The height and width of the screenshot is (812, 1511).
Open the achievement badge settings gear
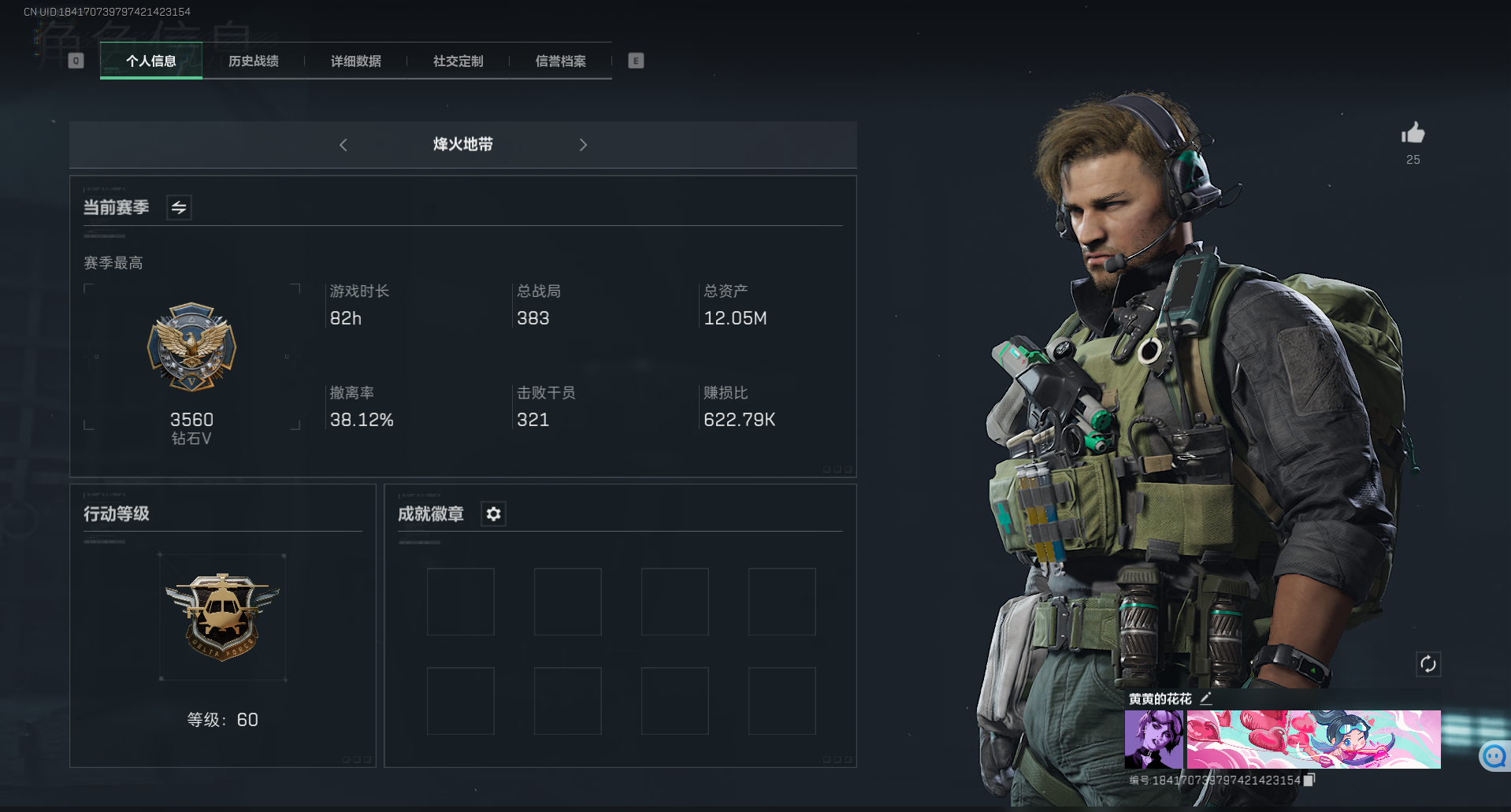493,514
